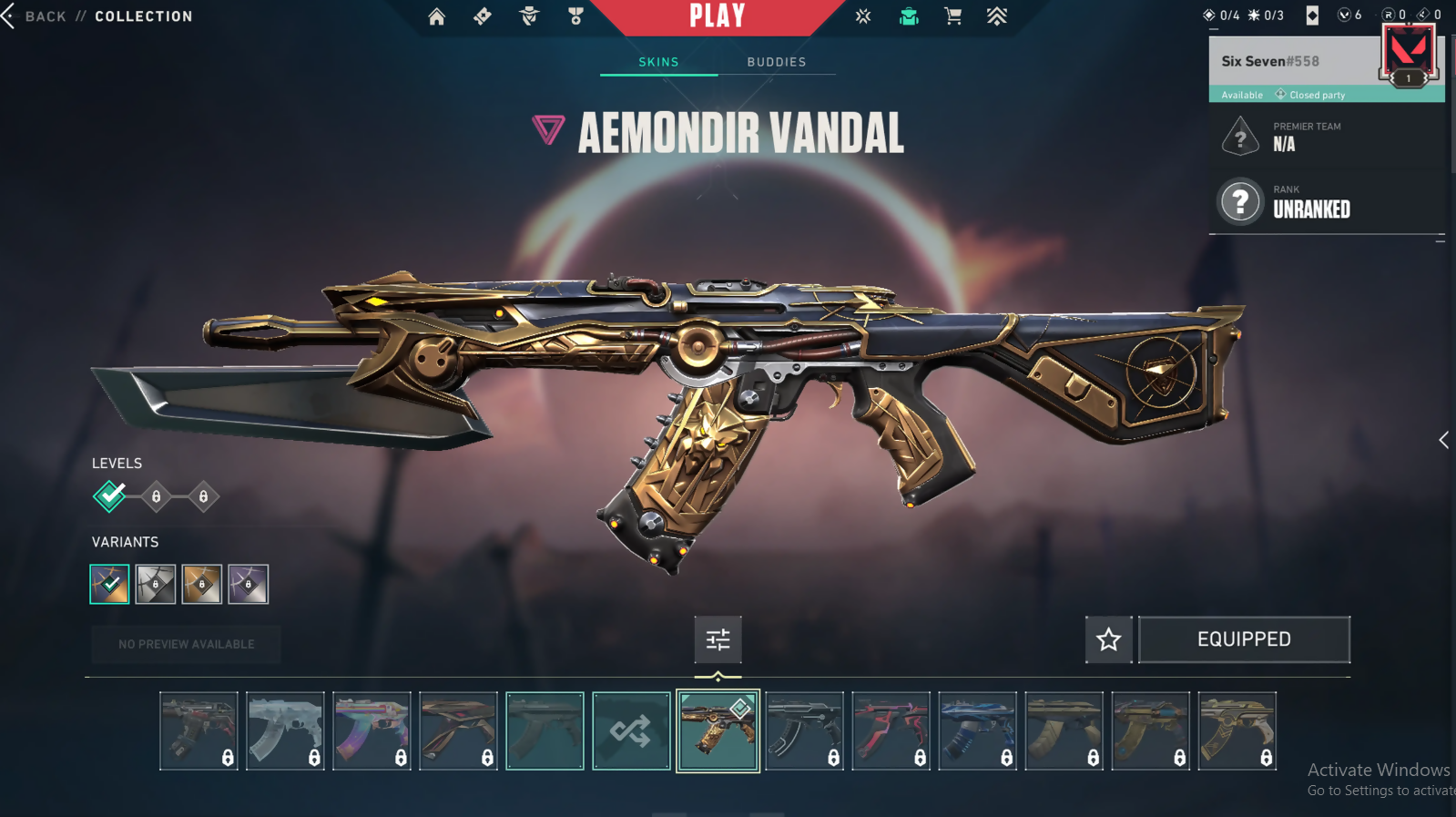Choose the red and black Vandal thumbnail
This screenshot has width=1456, height=817.
coord(891,730)
